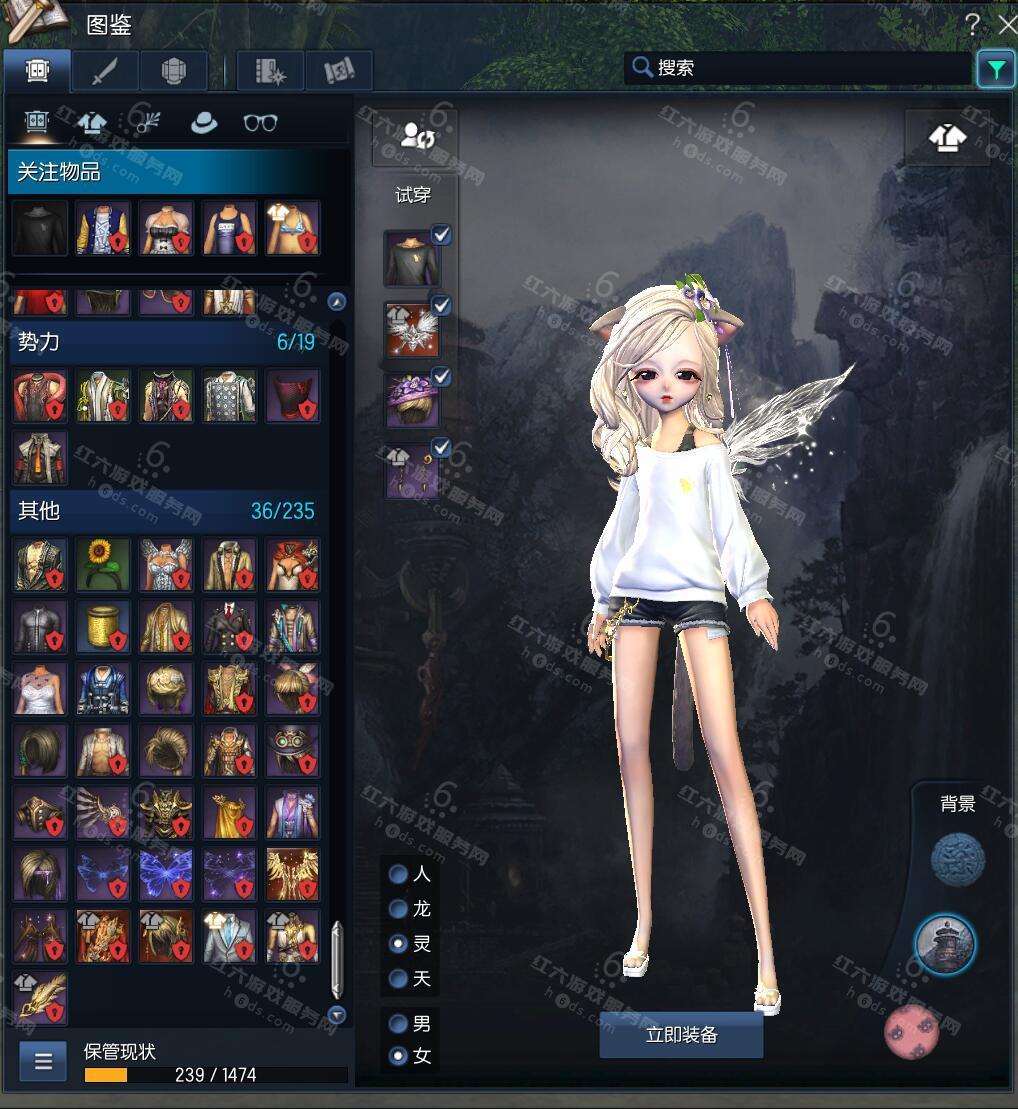The height and width of the screenshot is (1109, 1018).
Task: Switch to the sword weapon tab
Action: click(x=104, y=71)
